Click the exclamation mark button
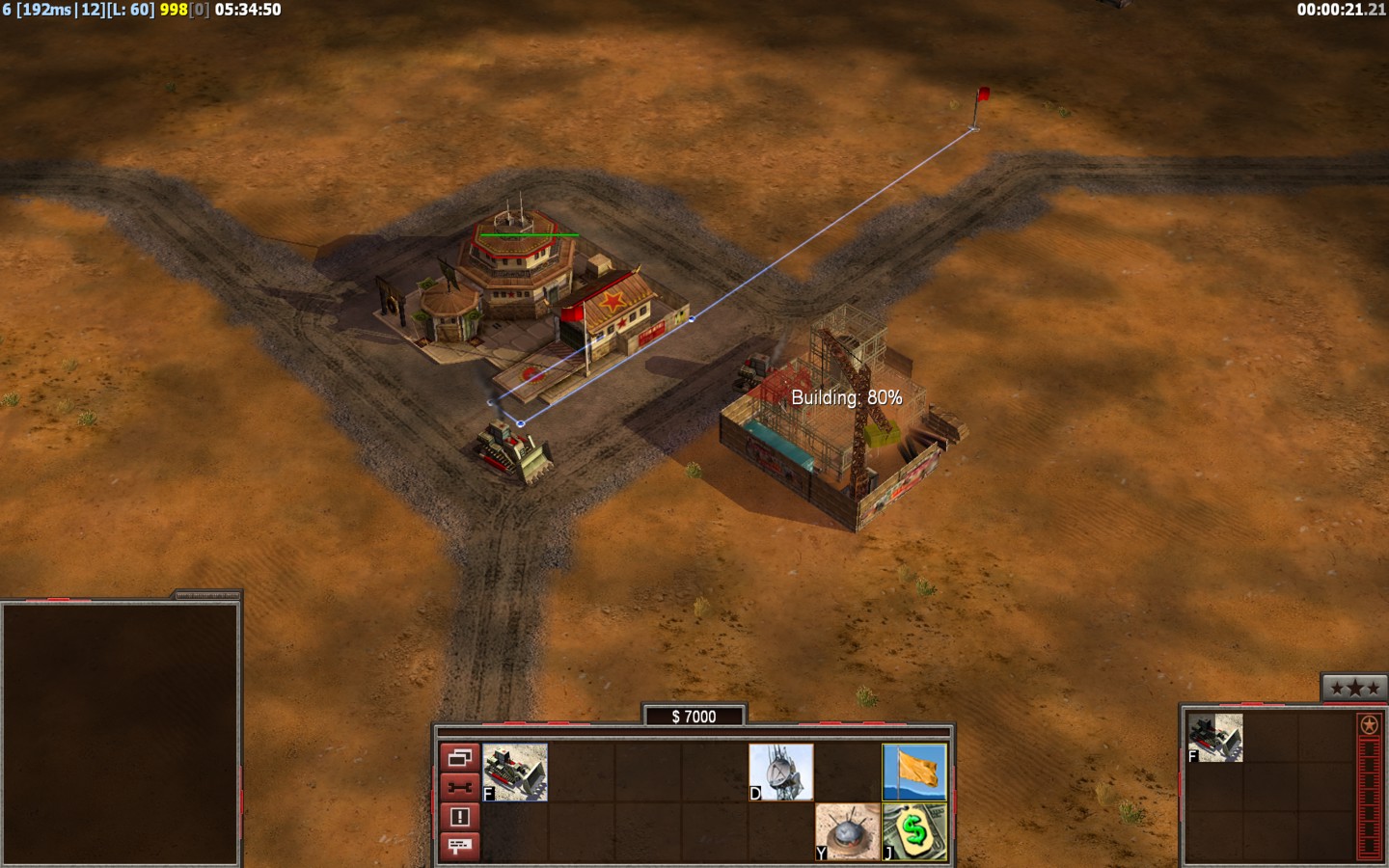Viewport: 1389px width, 868px height. pyautogui.click(x=459, y=817)
